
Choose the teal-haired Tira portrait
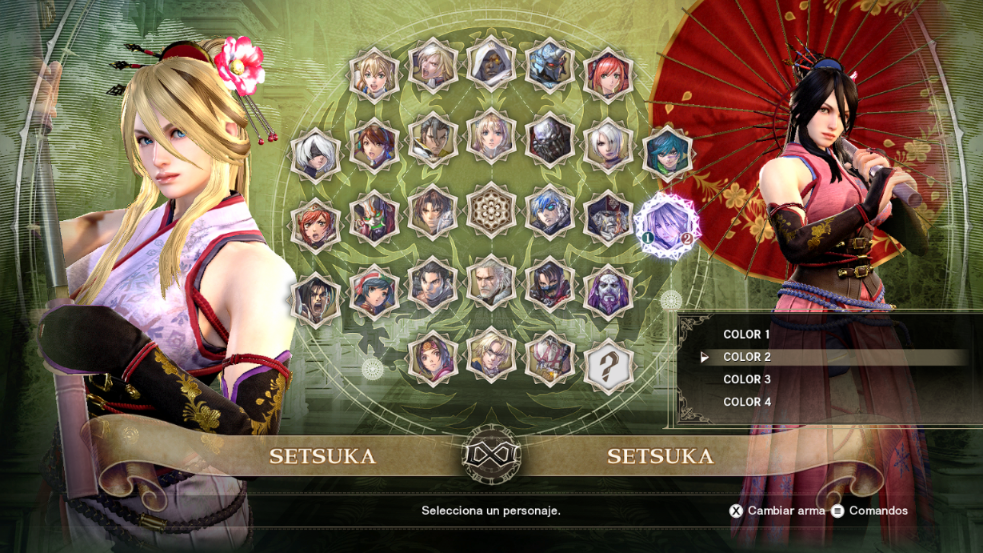click(x=667, y=152)
